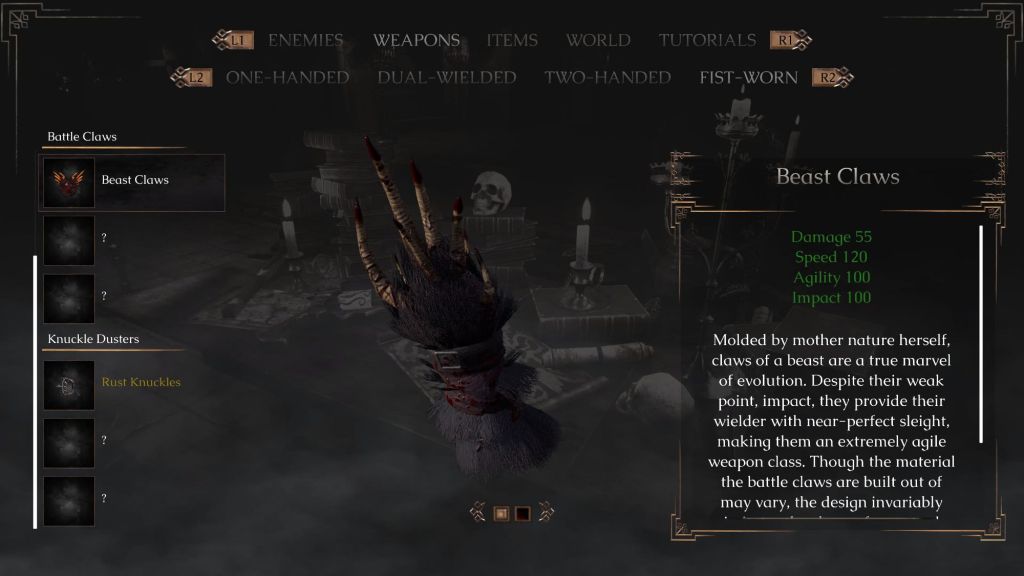Switch to the second model view indicator

522,514
